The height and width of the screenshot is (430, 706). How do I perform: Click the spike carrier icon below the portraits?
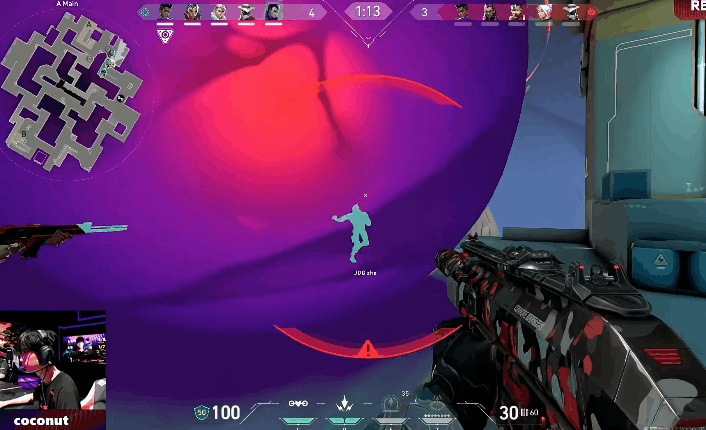tap(165, 34)
